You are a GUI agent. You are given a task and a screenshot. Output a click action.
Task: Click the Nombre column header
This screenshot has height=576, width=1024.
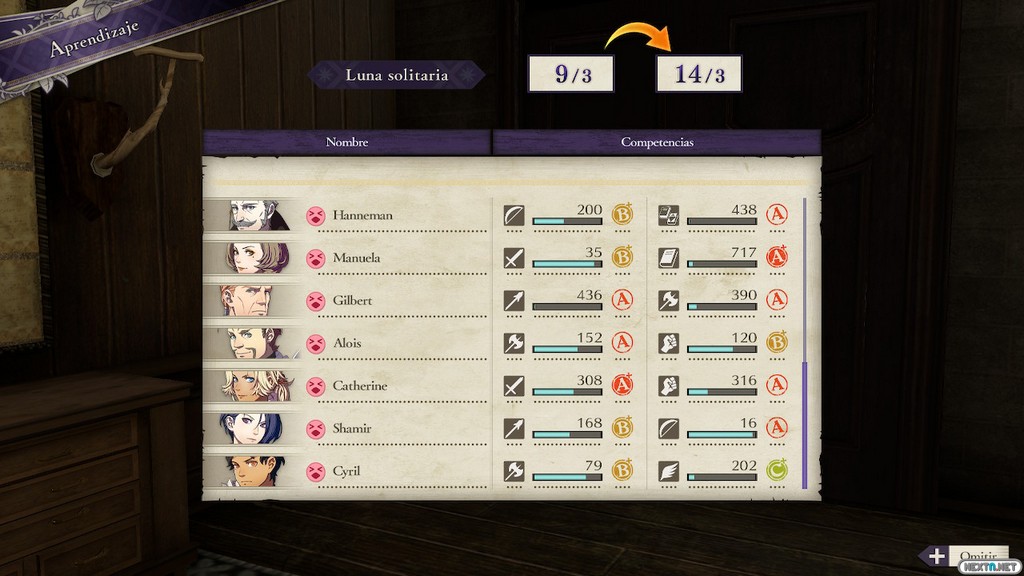(x=347, y=142)
